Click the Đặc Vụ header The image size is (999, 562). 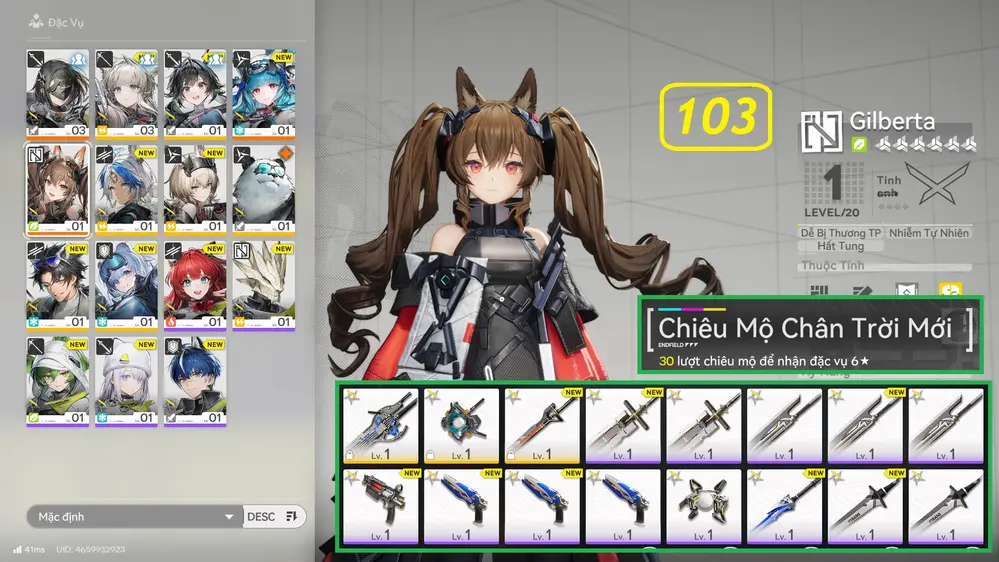click(62, 20)
